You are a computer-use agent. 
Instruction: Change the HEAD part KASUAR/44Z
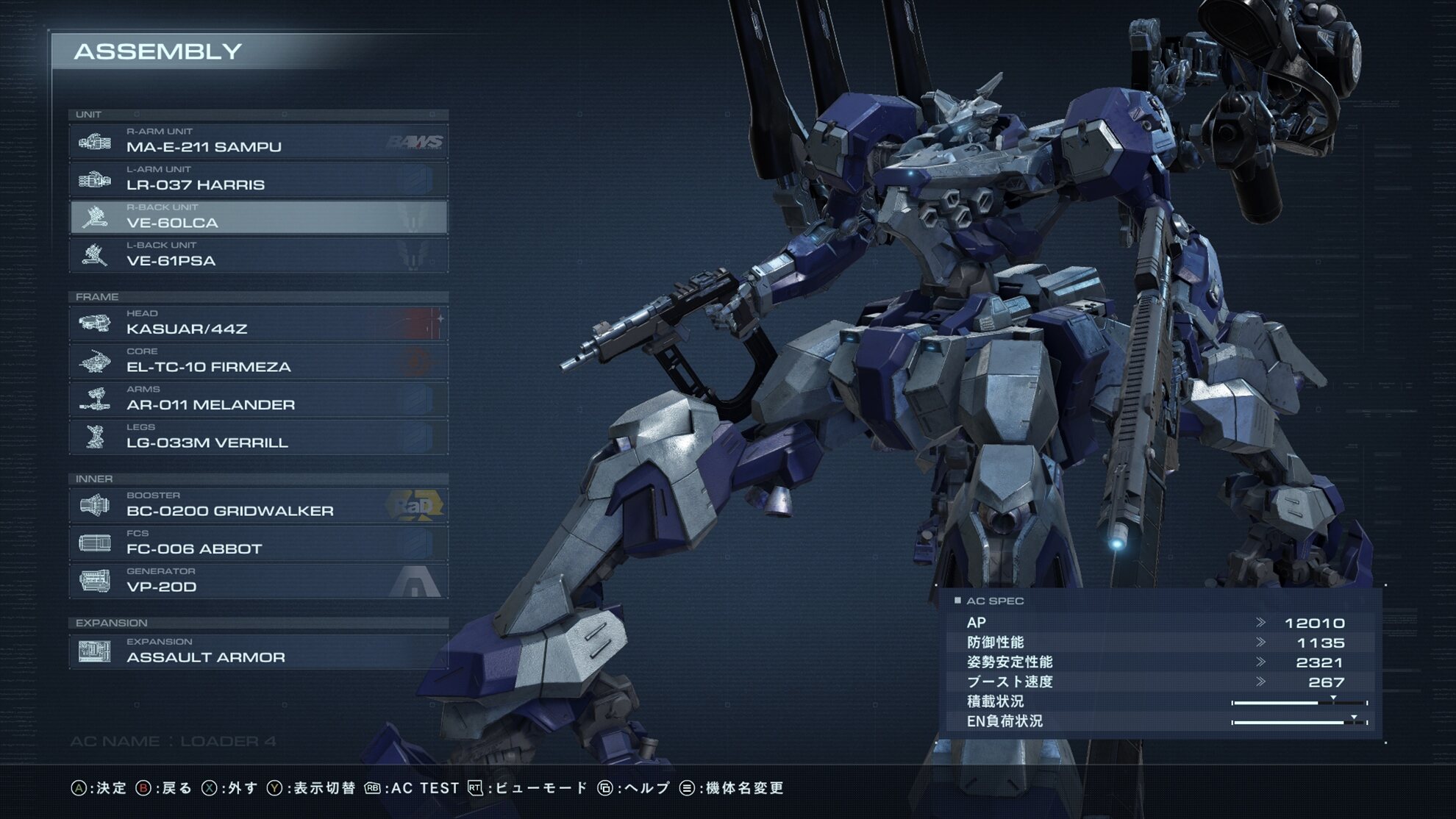click(x=258, y=323)
